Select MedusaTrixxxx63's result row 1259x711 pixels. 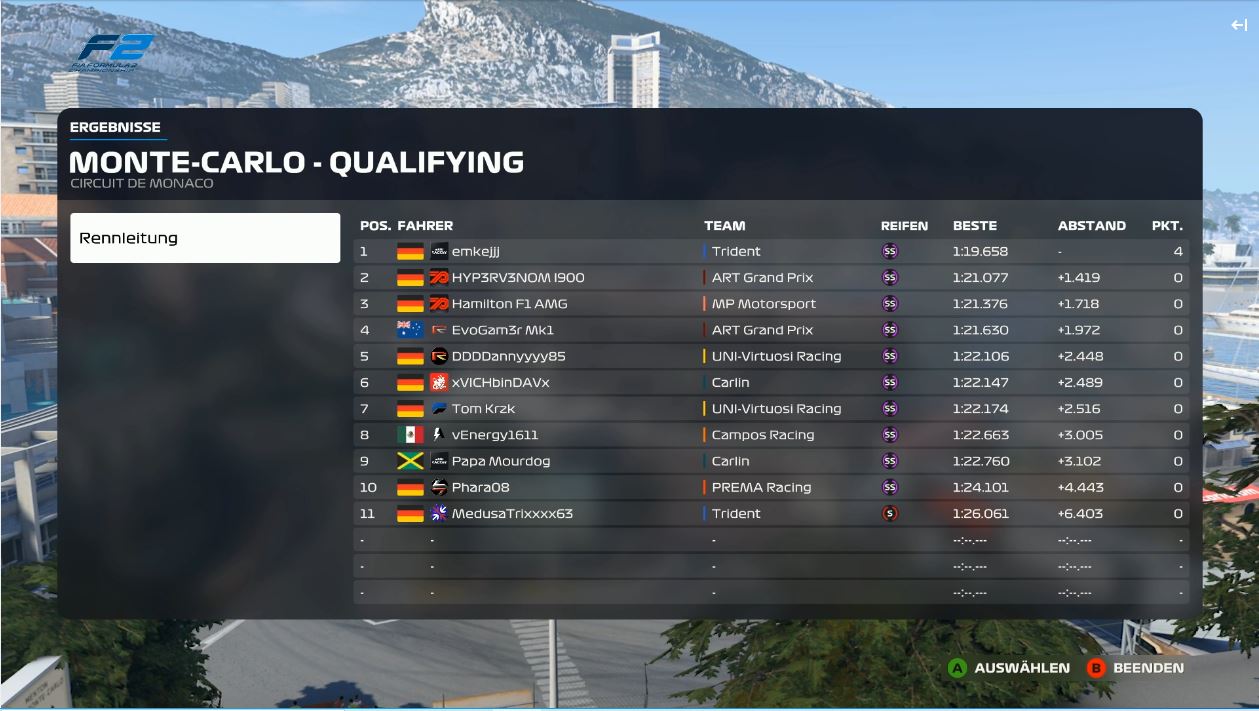click(770, 514)
